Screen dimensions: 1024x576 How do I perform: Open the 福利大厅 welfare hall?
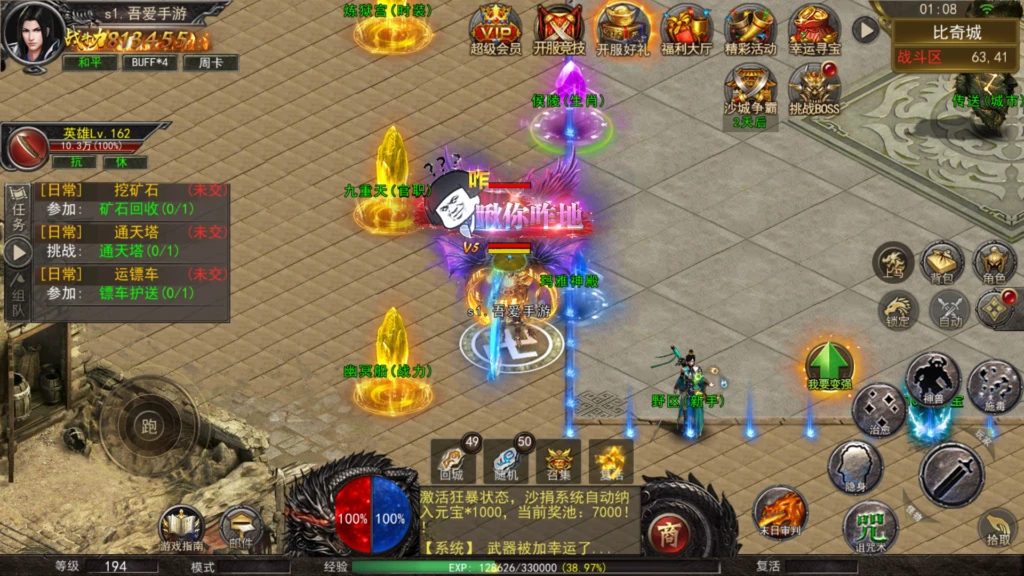(686, 27)
